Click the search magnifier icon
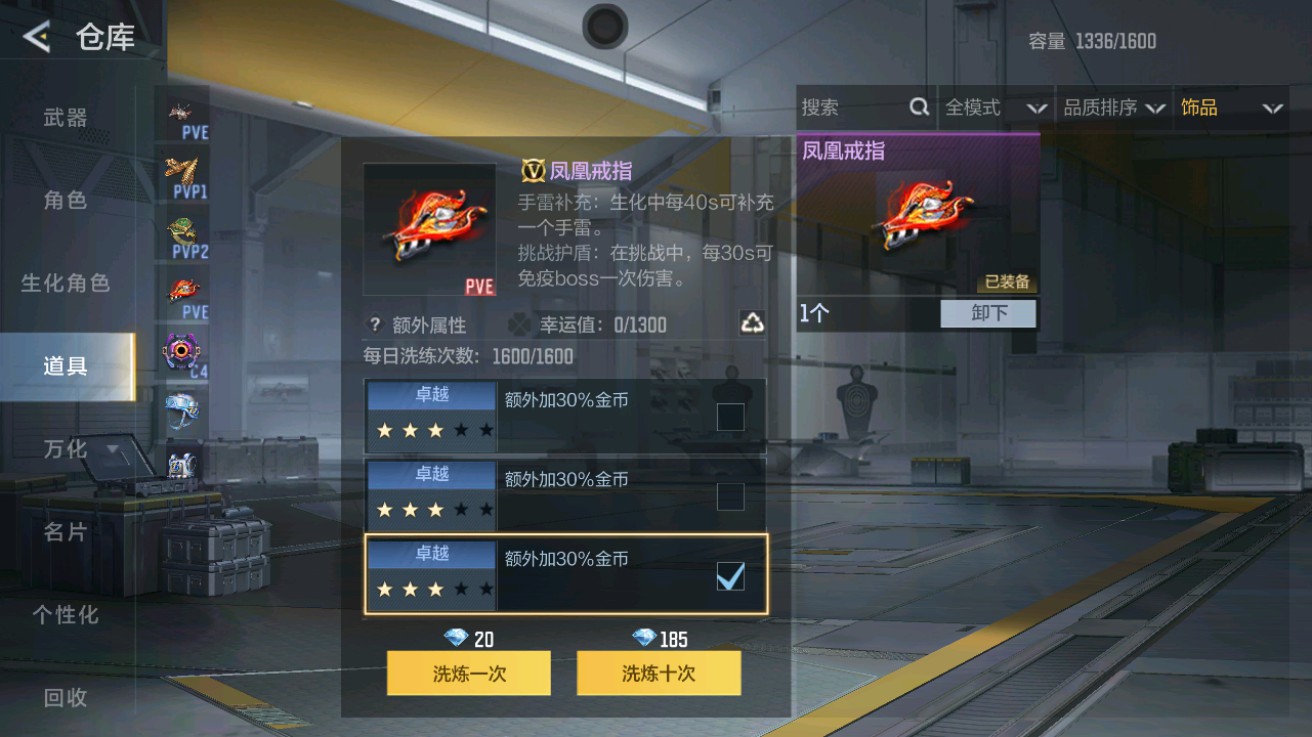 (x=919, y=107)
